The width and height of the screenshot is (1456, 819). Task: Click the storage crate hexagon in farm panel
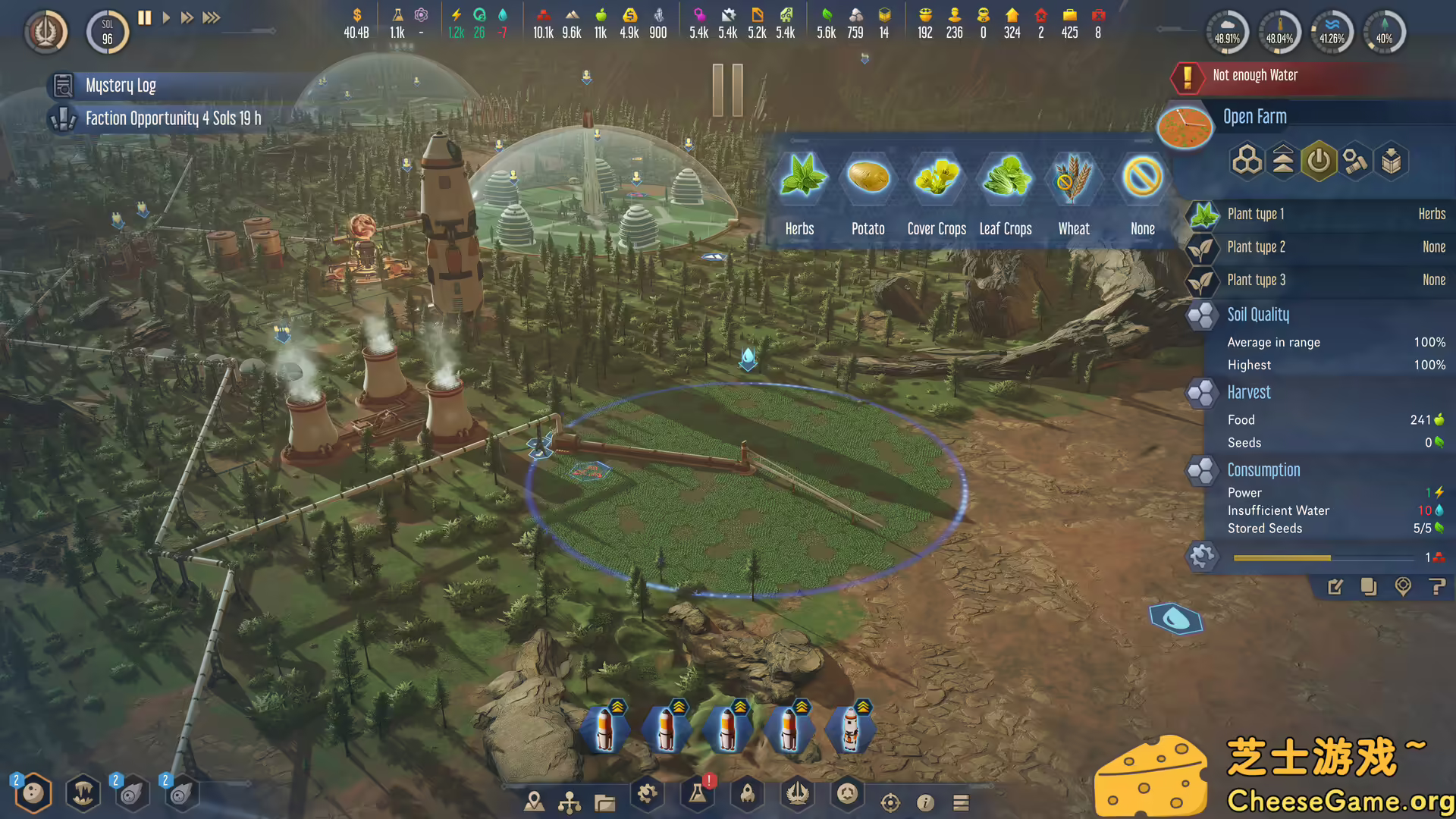tap(1392, 161)
